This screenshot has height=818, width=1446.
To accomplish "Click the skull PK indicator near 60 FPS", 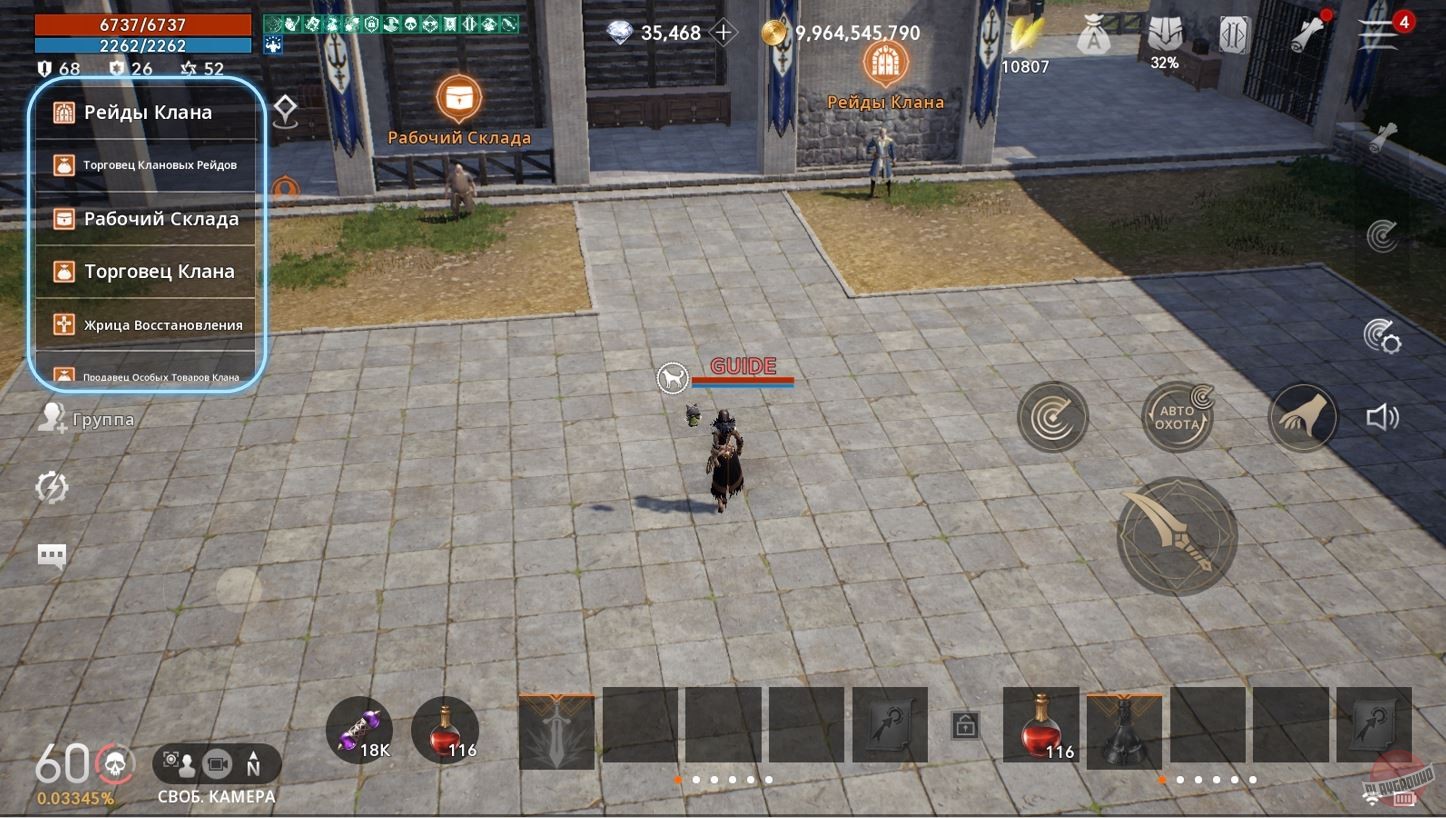I will click(x=113, y=762).
